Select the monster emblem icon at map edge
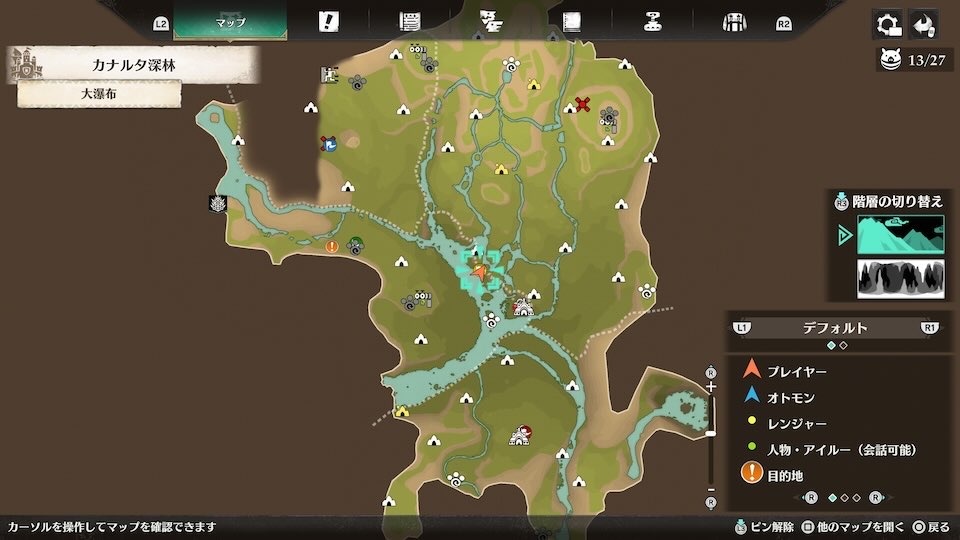960x540 pixels. point(217,204)
